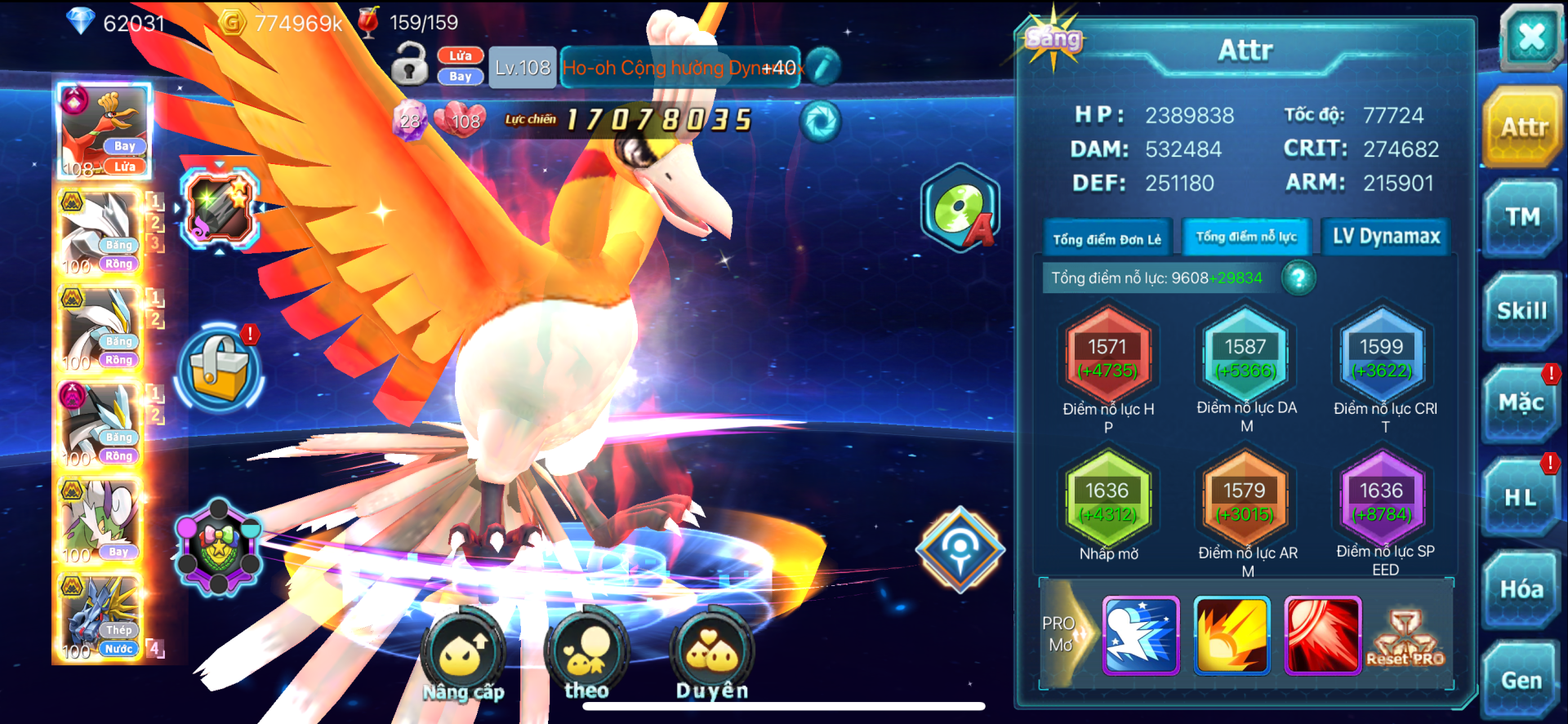This screenshot has width=1568, height=724.
Task: Close the Attr panel with the X
Action: [1530, 36]
